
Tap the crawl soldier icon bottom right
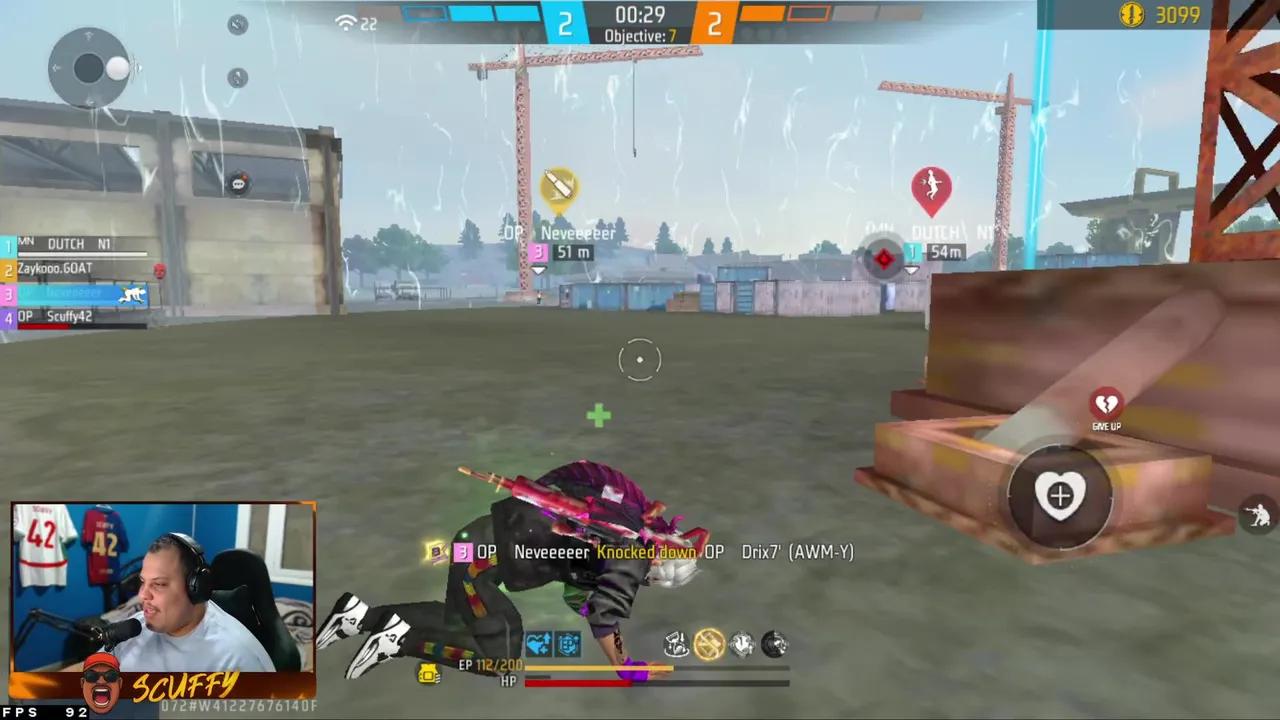click(x=1258, y=513)
